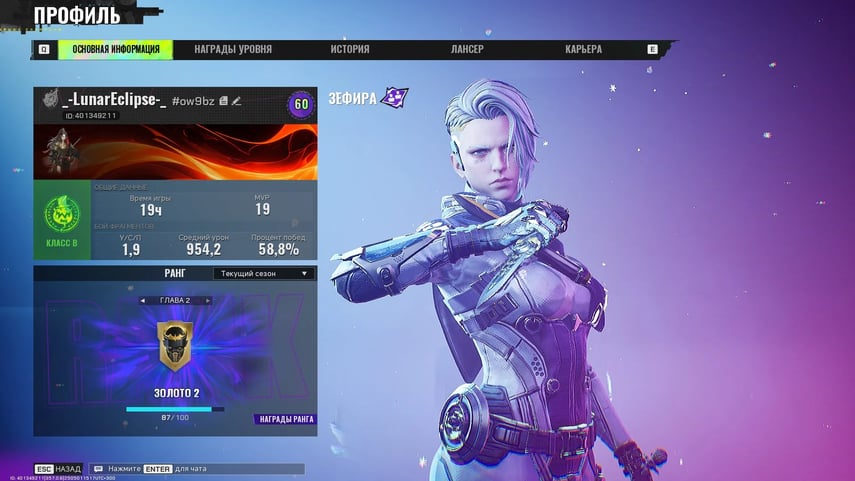Viewport: 855px width, 481px height.
Task: Click the level 60 badge
Action: [x=299, y=103]
